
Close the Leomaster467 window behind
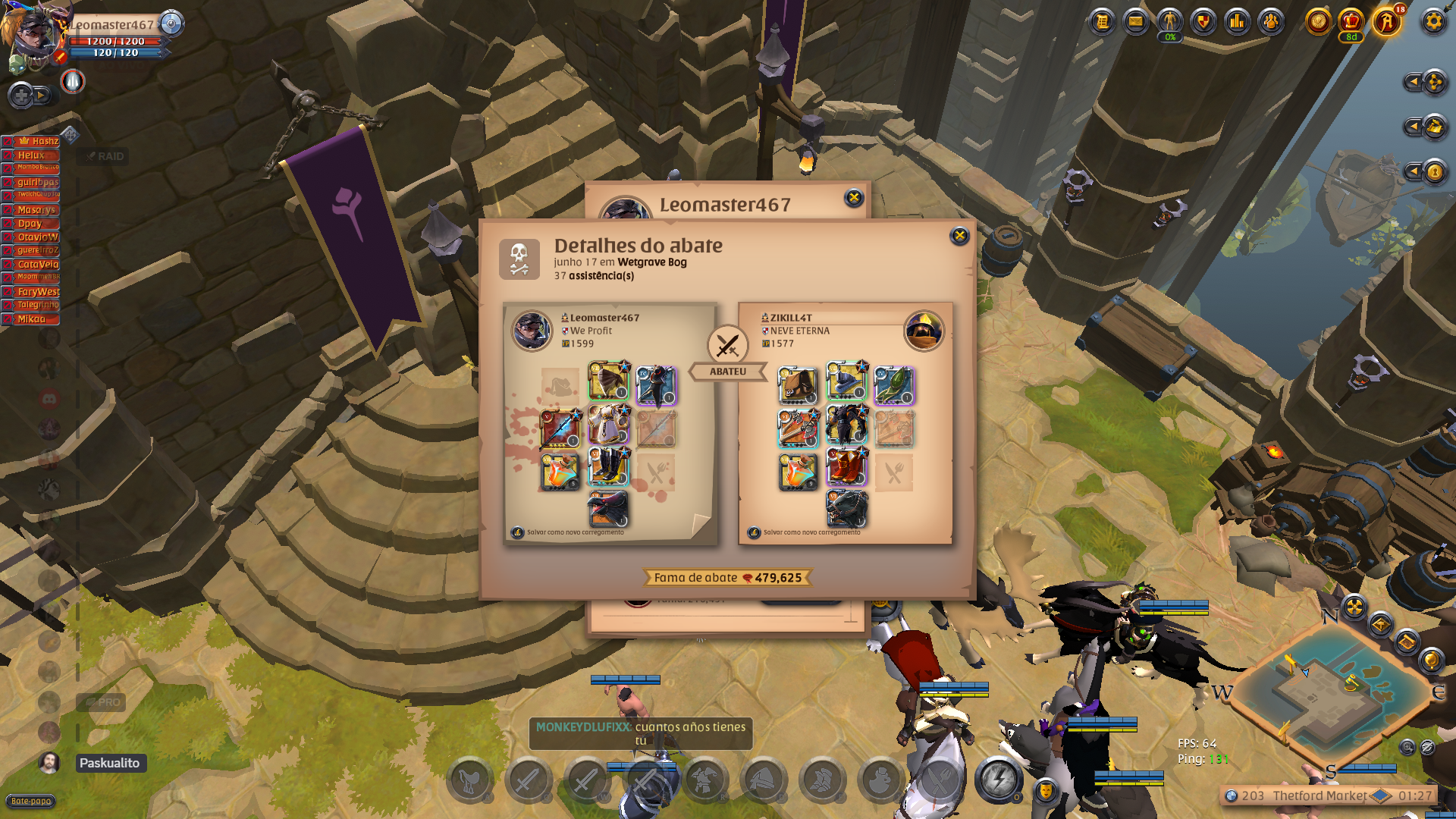coord(854,198)
